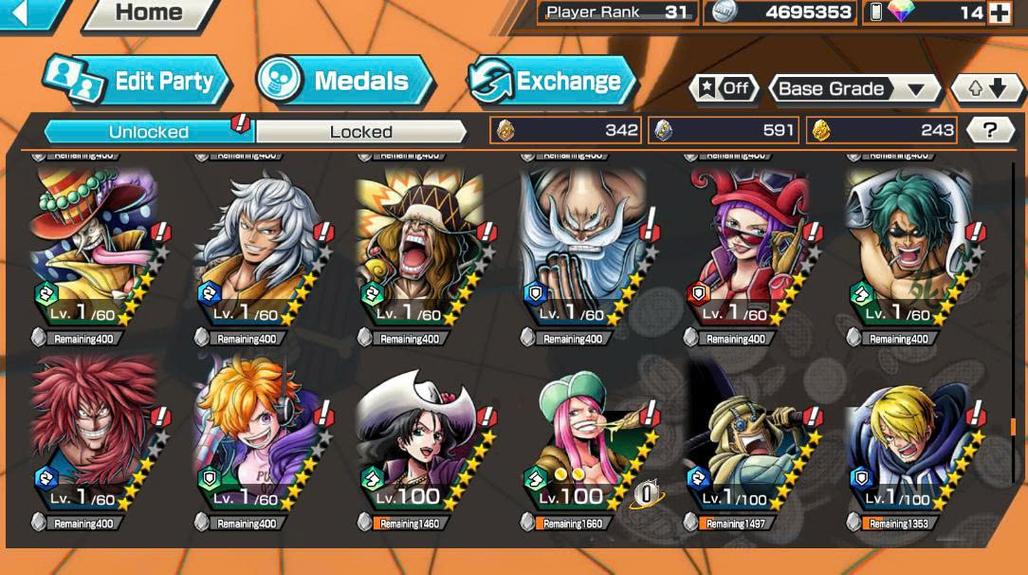Viewport: 1028px width, 575px height.
Task: Switch to the Unlocked tab
Action: (x=148, y=131)
